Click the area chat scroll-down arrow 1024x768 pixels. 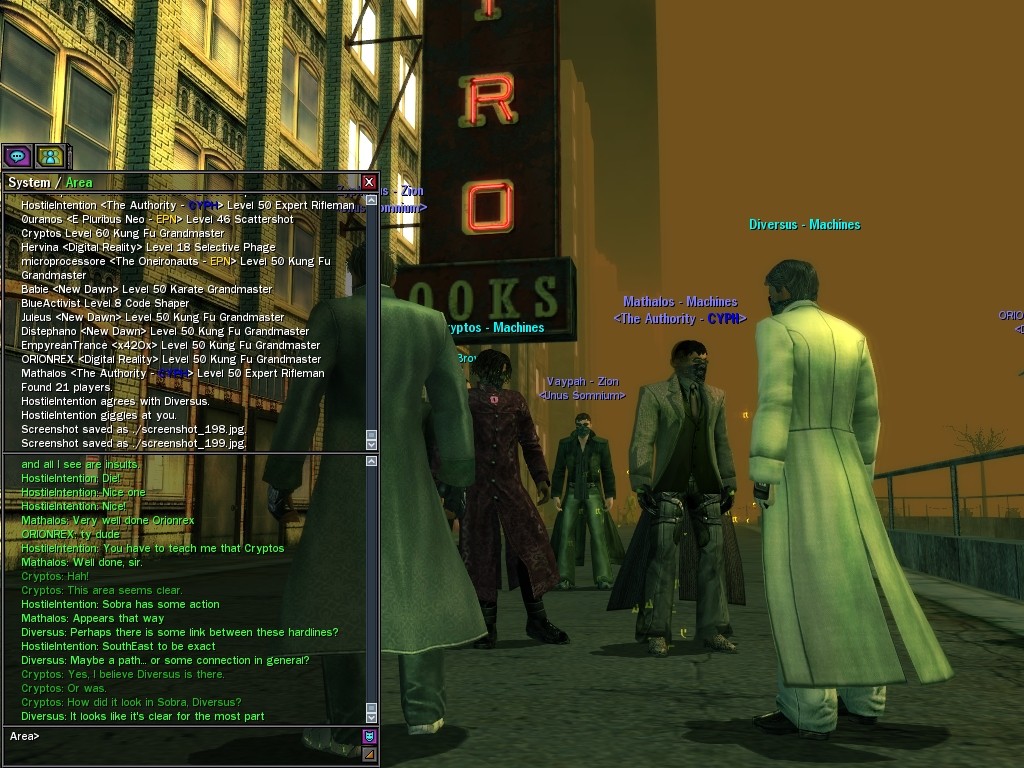tap(372, 717)
